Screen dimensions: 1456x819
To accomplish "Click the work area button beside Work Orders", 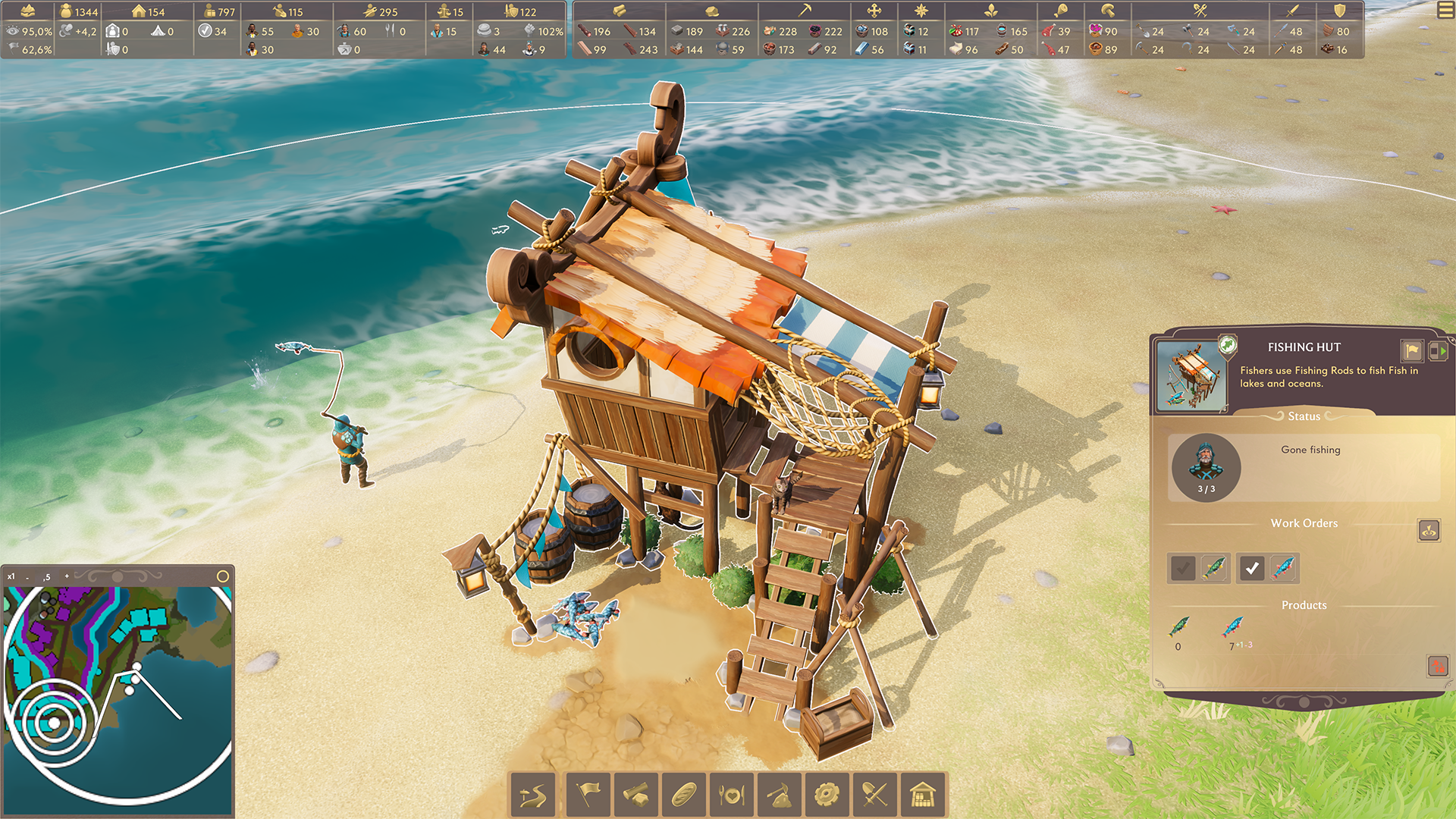I will point(1429,530).
